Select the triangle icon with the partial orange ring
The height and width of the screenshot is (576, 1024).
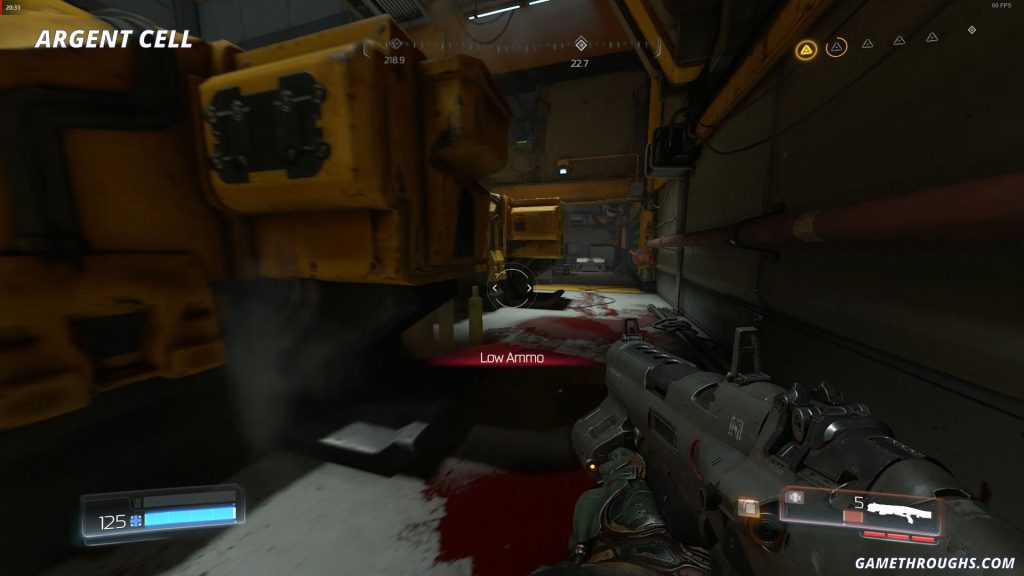(837, 46)
